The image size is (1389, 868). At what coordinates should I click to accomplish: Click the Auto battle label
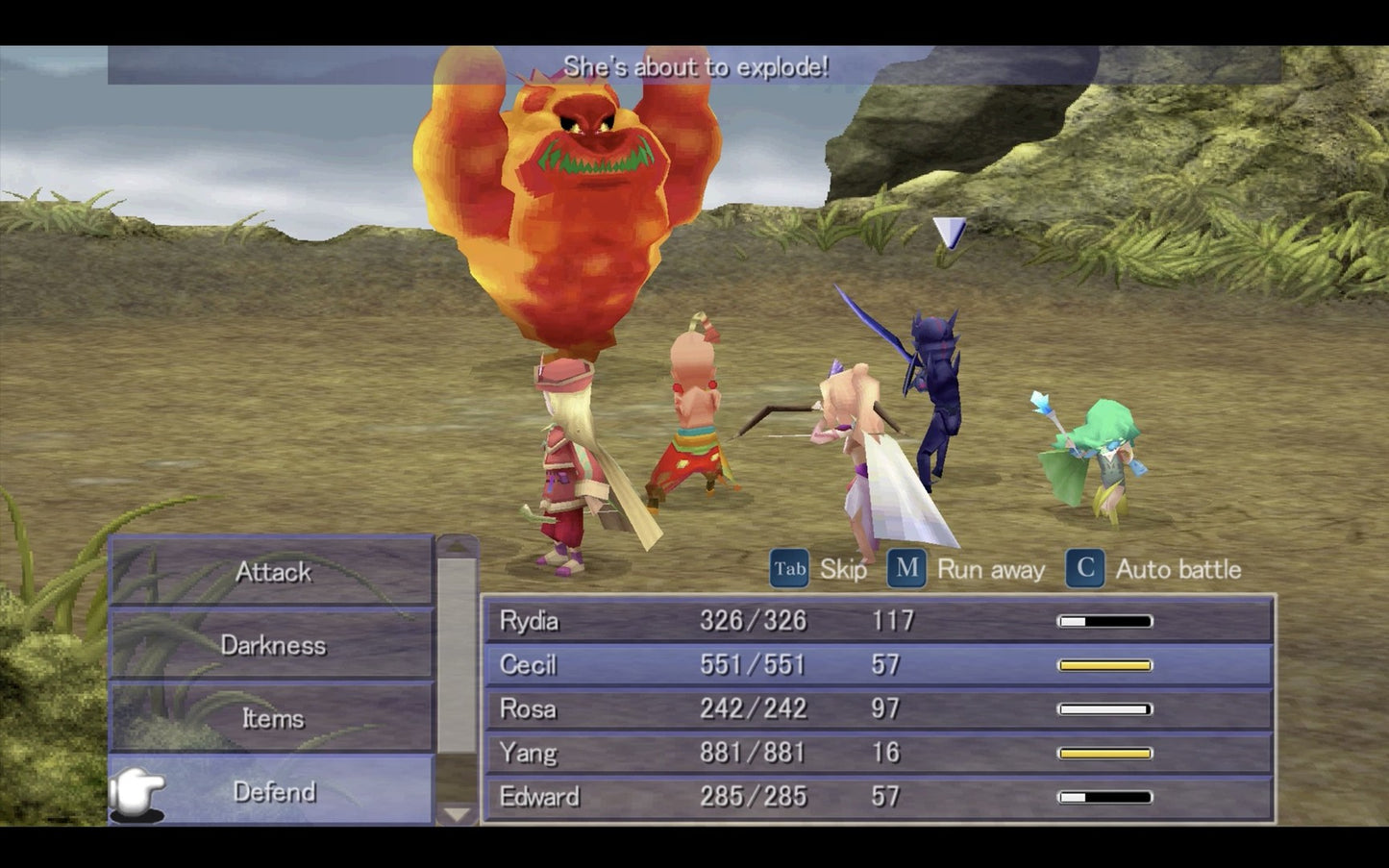pyautogui.click(x=1178, y=569)
